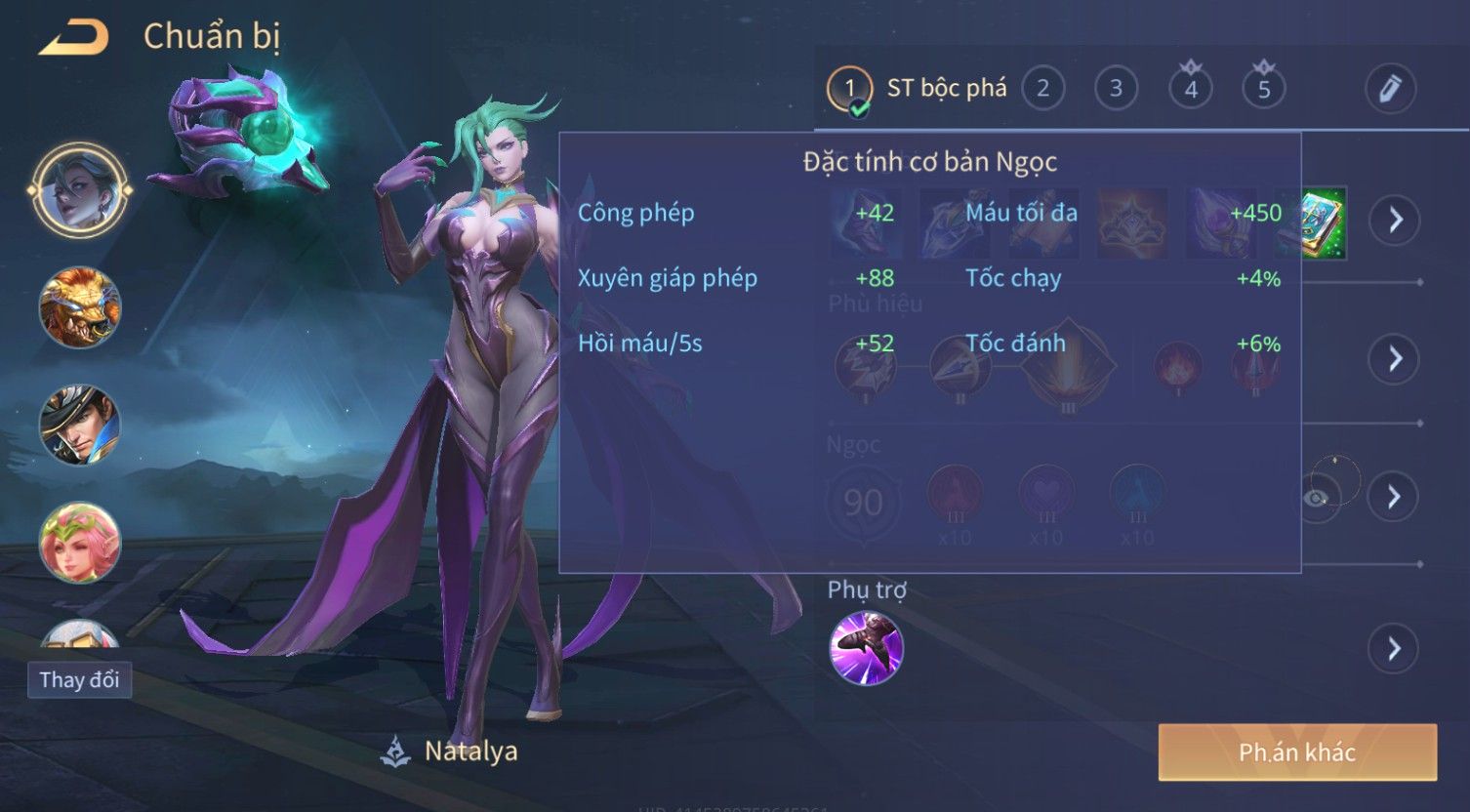Switch to loadout tab 3
1470x812 pixels.
[1116, 89]
